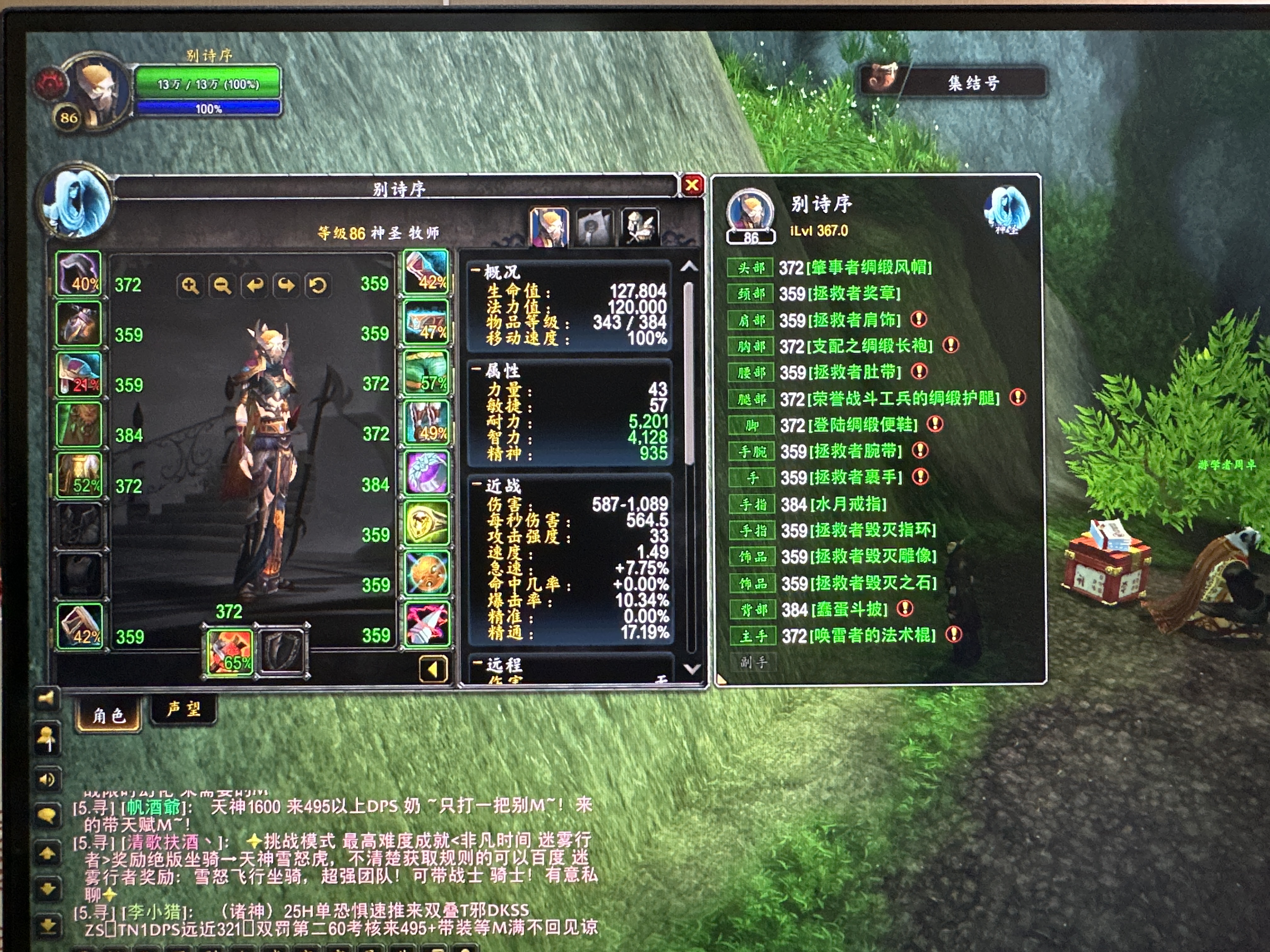Click the 唤雷者的法术棍 main hand entry

pos(874,635)
